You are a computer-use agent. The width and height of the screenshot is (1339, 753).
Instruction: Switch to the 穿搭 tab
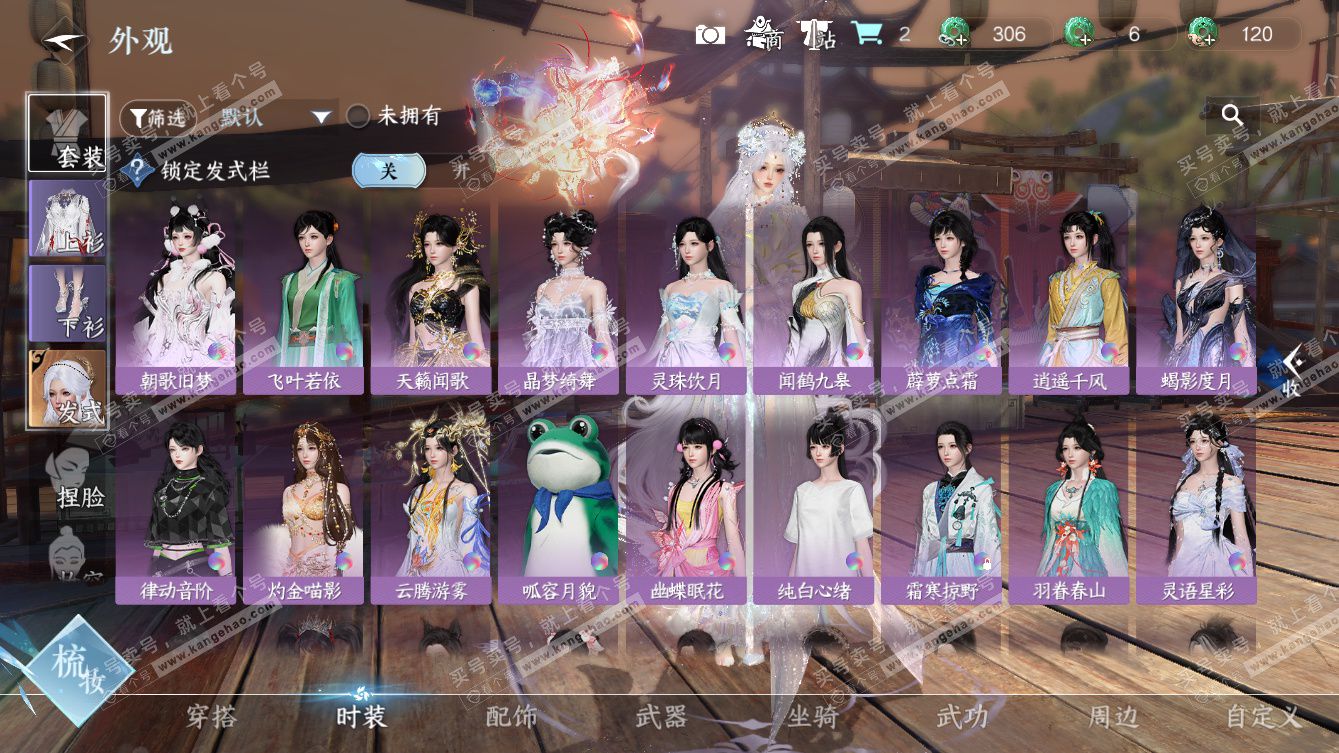pos(212,717)
